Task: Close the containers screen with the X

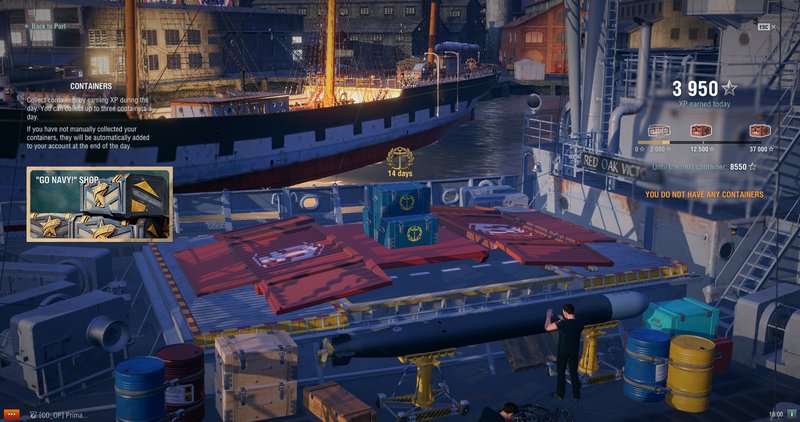Action: coord(778,26)
